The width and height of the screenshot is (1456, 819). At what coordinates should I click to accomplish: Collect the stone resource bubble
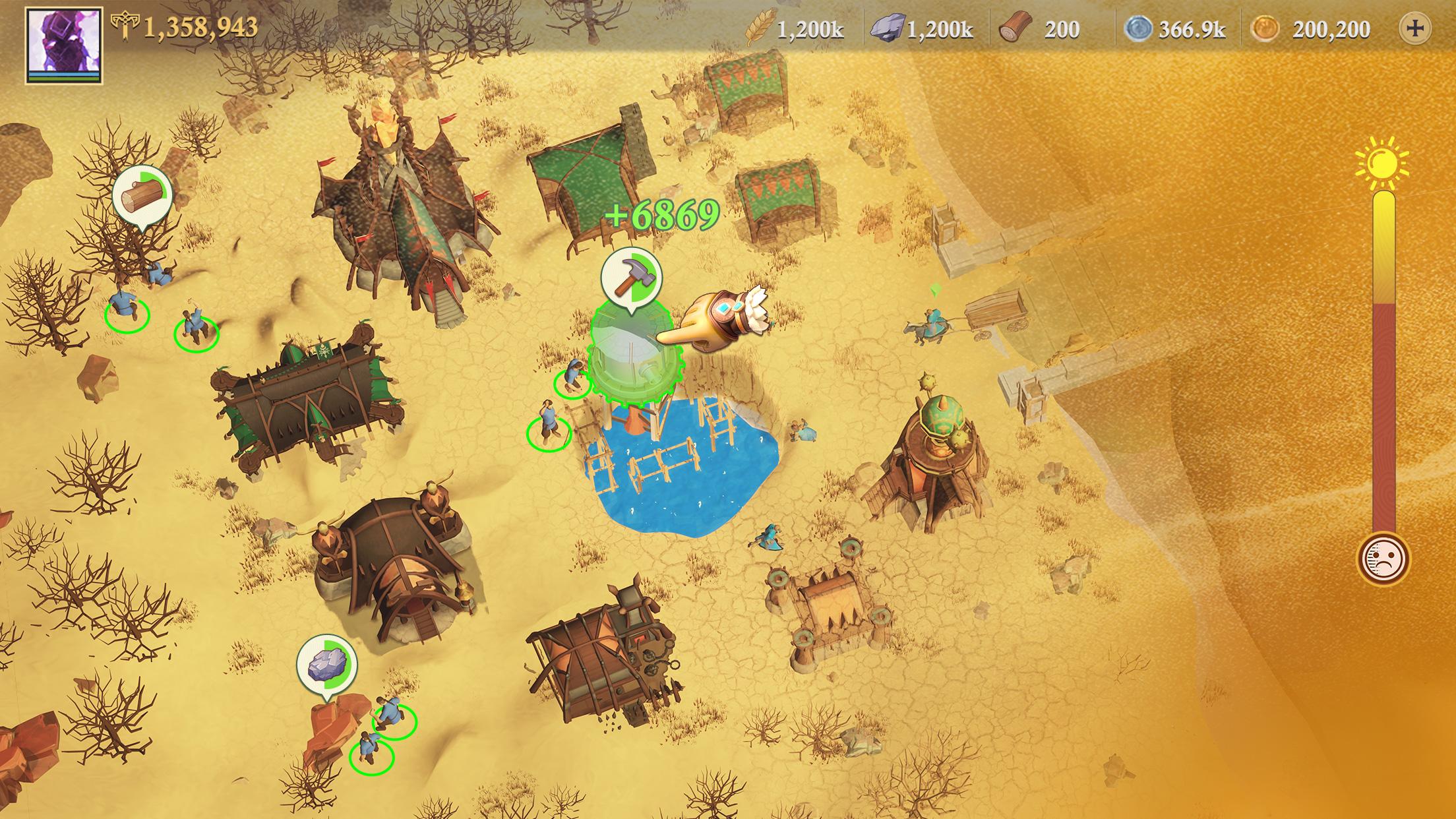(x=326, y=663)
